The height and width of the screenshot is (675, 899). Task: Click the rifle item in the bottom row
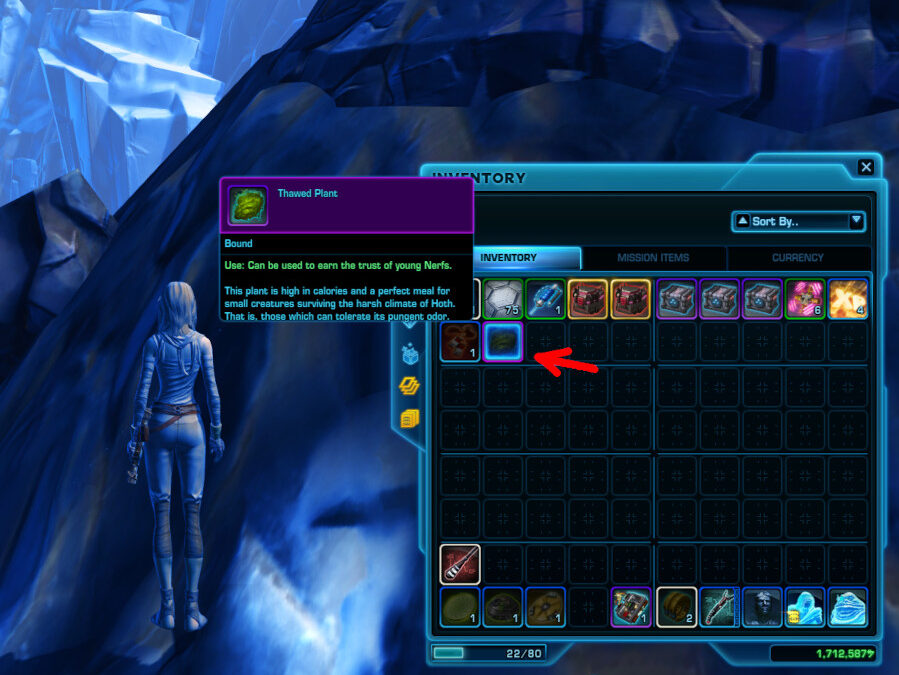[x=718, y=607]
